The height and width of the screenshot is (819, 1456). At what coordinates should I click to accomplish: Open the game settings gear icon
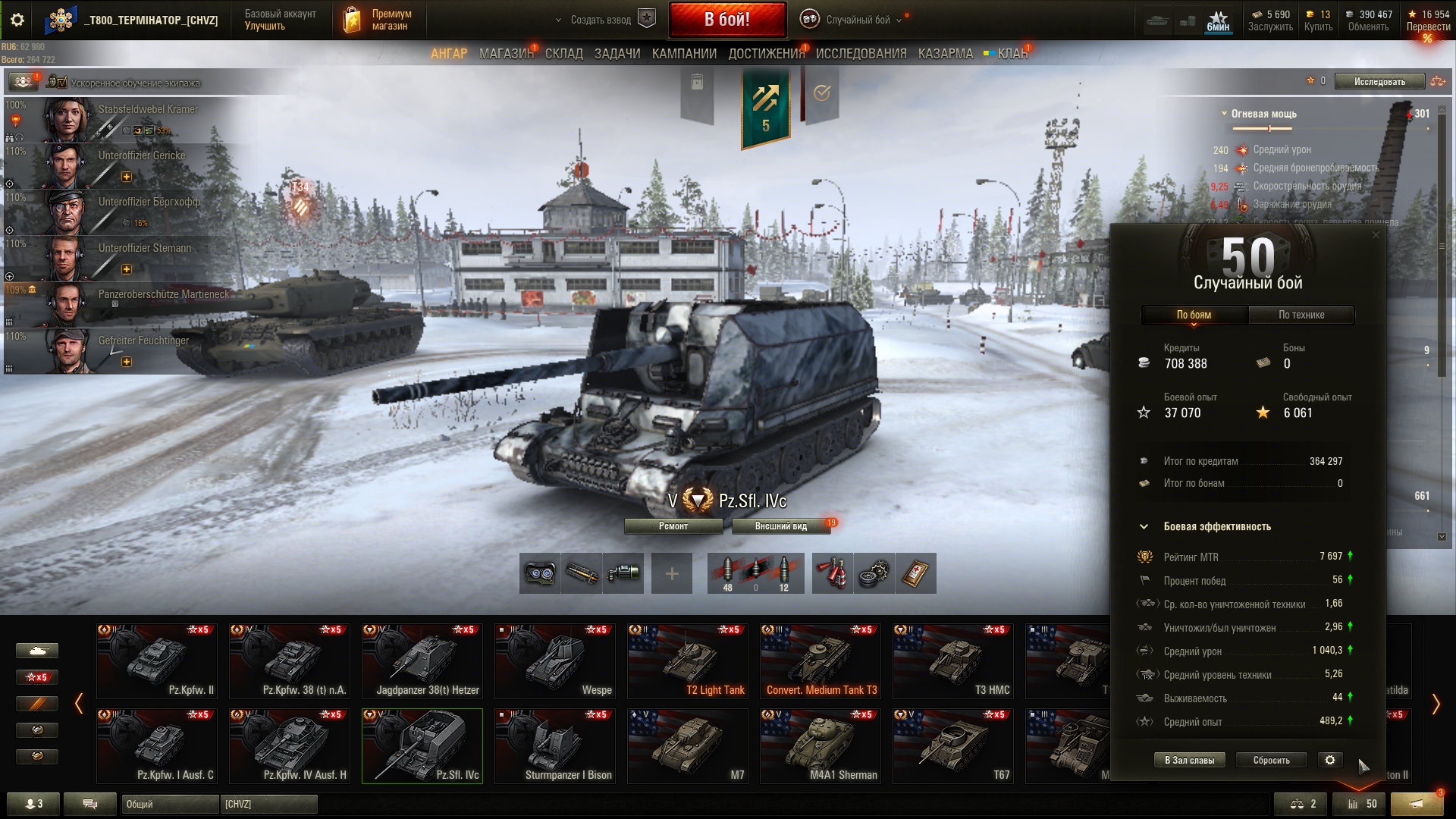[17, 20]
